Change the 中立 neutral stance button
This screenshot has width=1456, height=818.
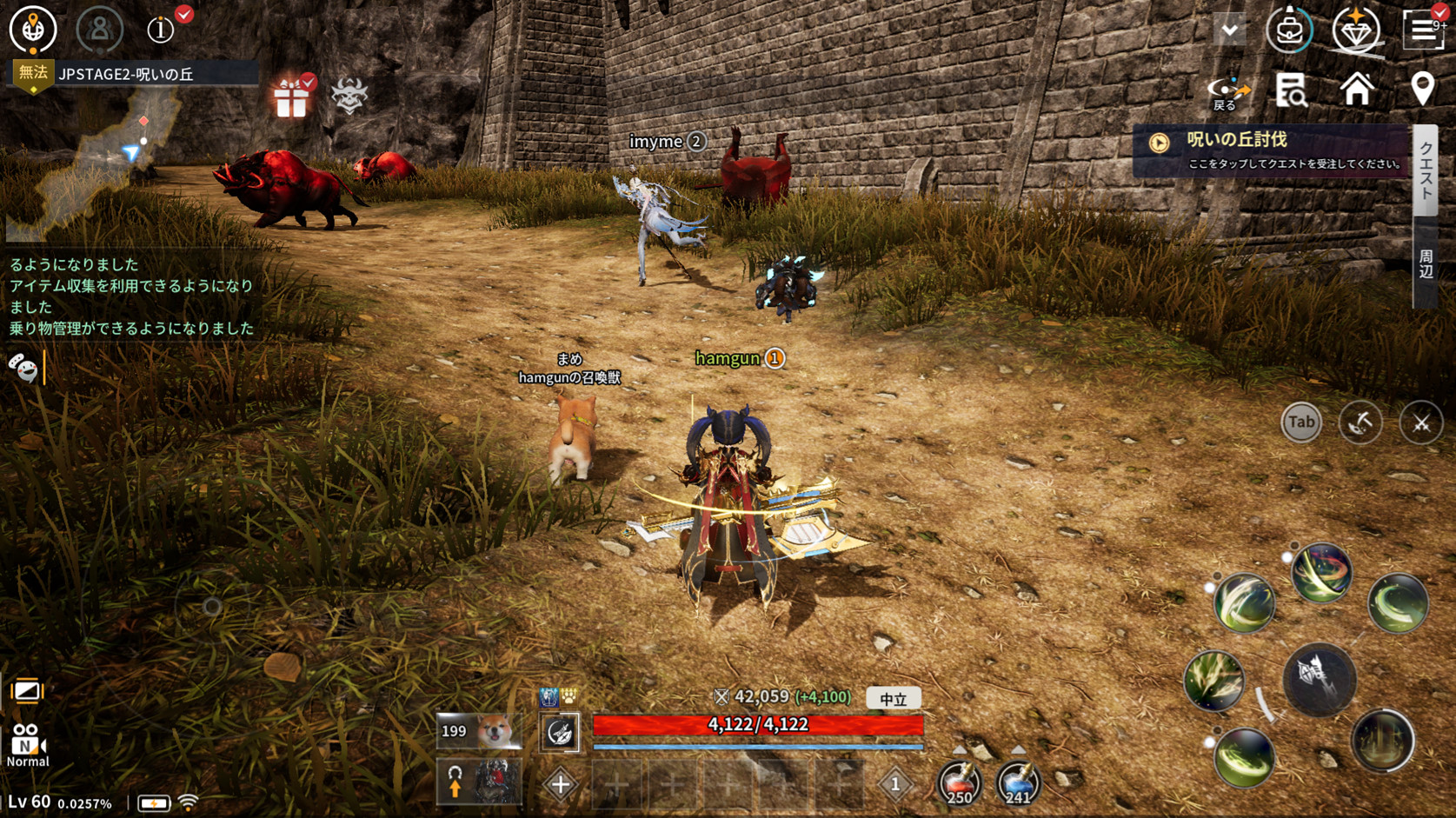(893, 698)
